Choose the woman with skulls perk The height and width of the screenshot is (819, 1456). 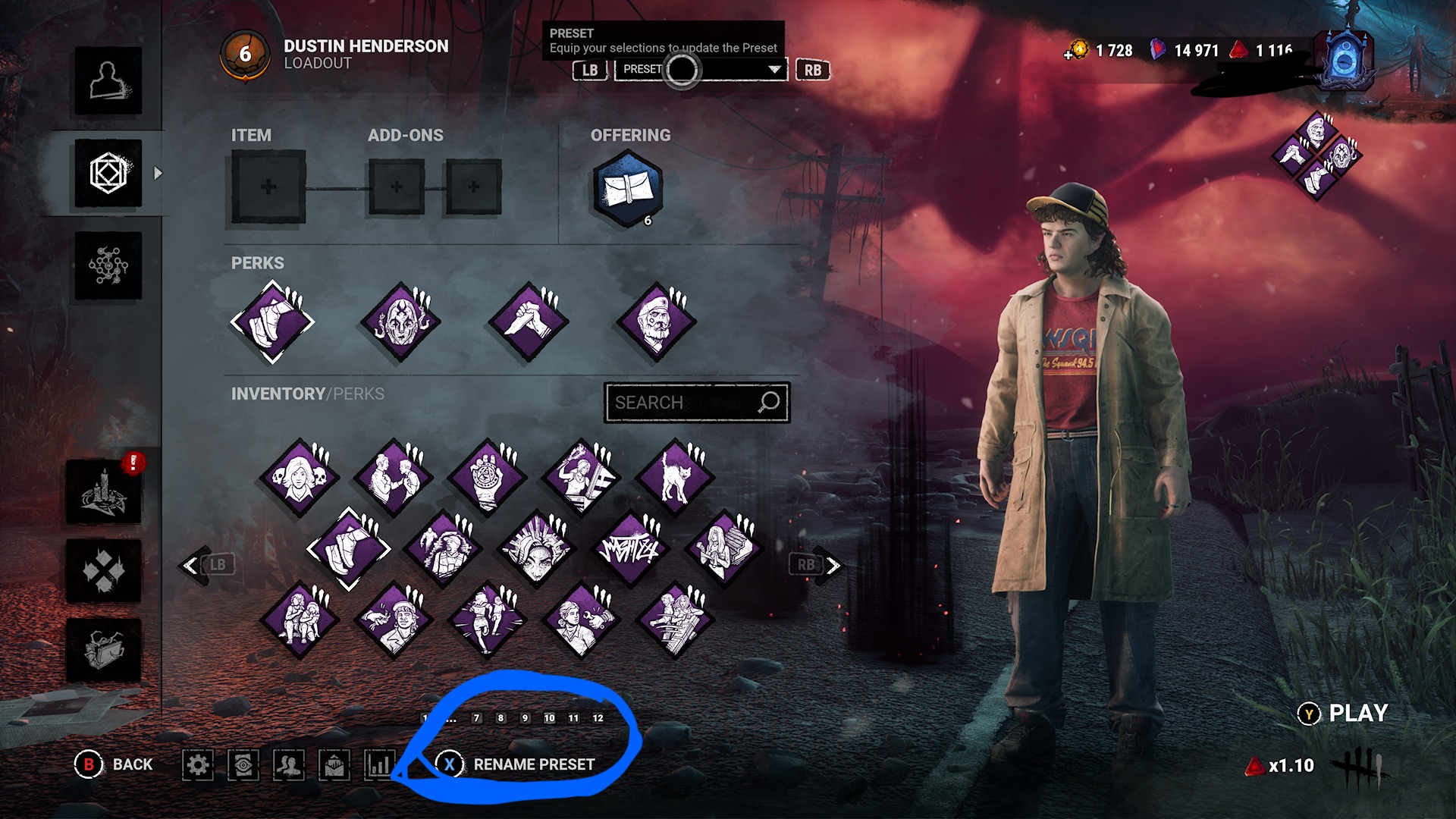coord(300,478)
